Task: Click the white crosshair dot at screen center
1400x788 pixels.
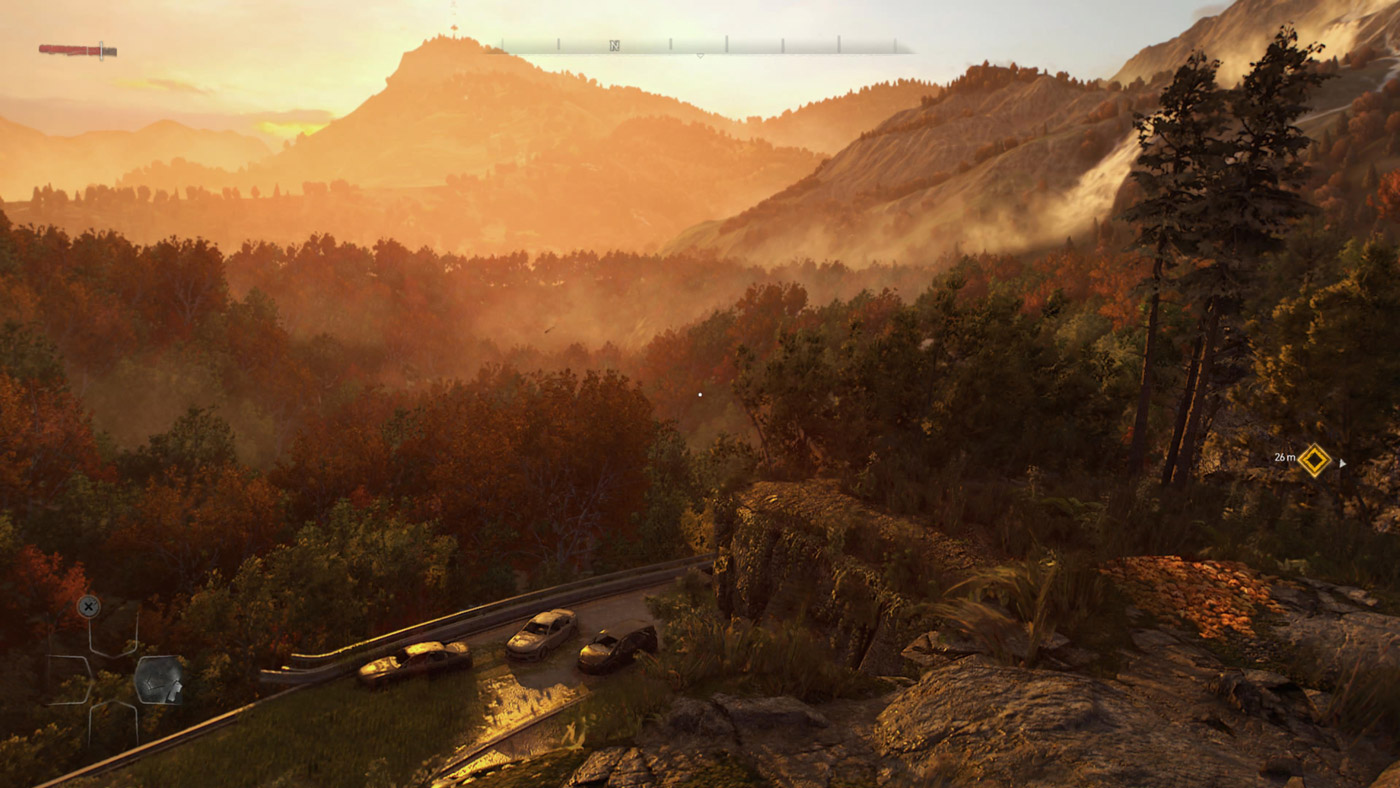Action: click(698, 394)
